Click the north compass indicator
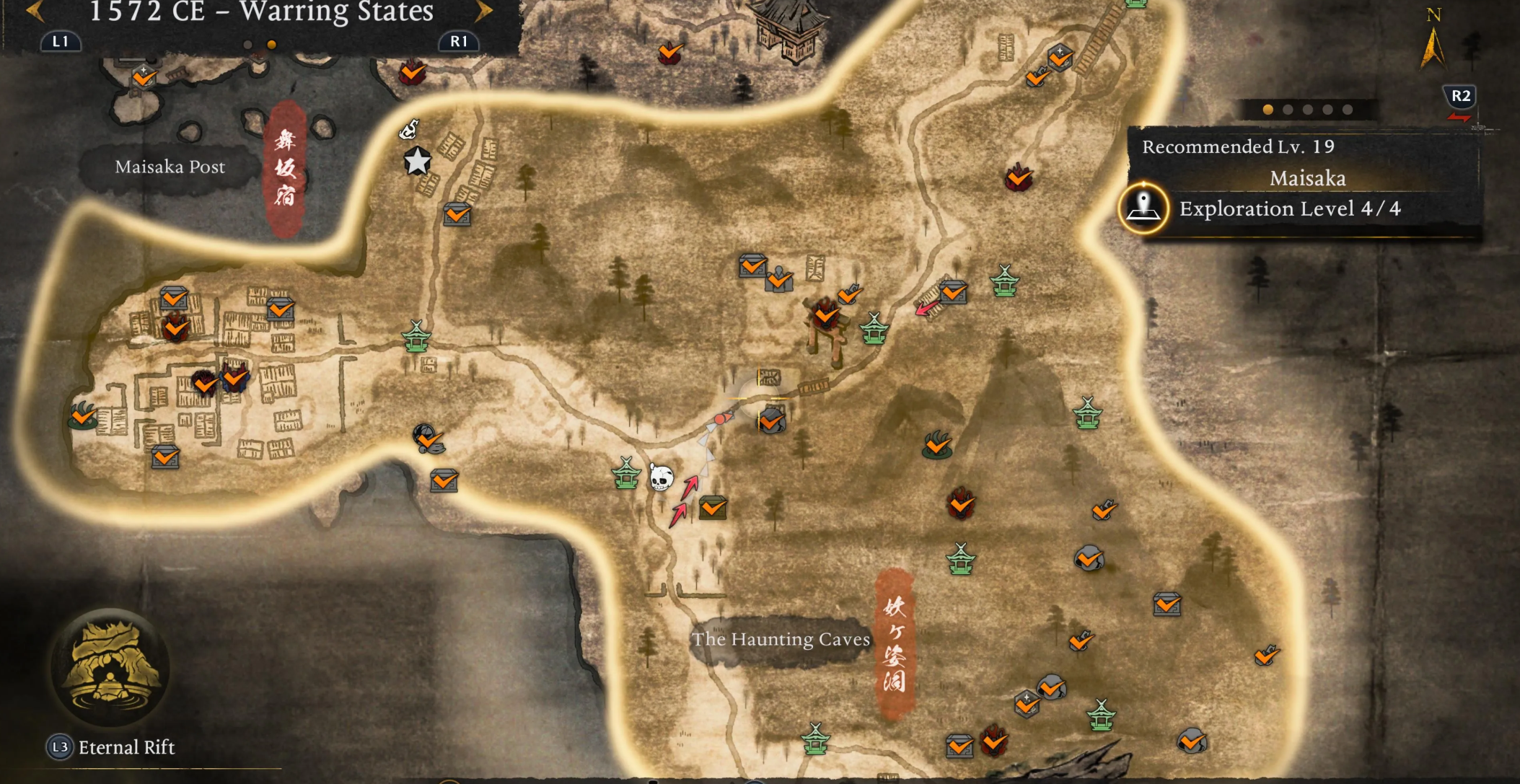Viewport: 1520px width, 784px height. click(x=1433, y=42)
